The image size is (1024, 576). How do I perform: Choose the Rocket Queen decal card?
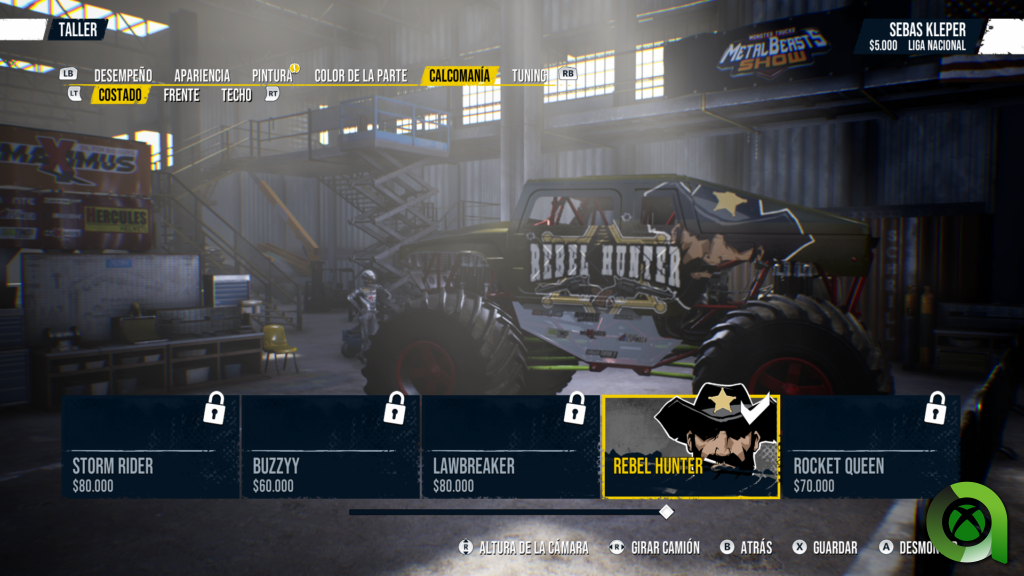click(x=870, y=446)
